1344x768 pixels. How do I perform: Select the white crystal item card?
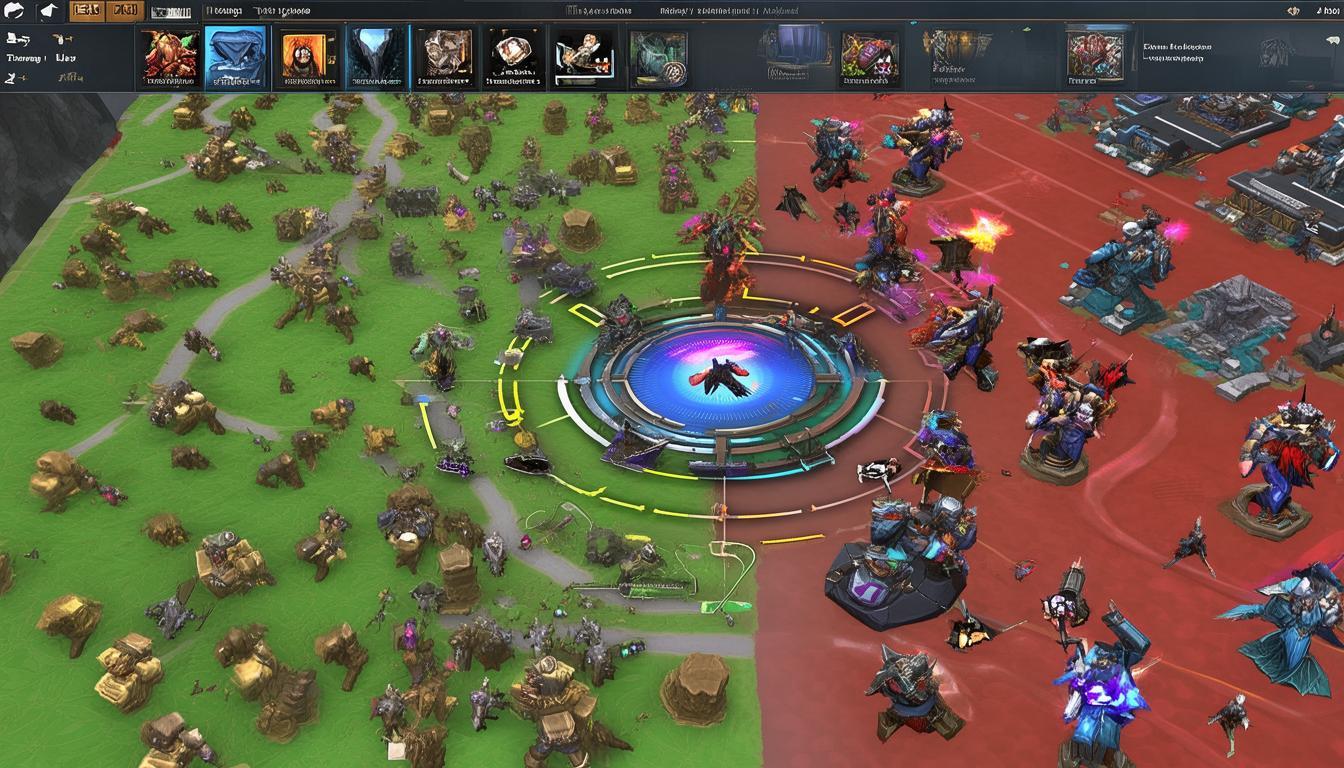pyautogui.click(x=512, y=58)
